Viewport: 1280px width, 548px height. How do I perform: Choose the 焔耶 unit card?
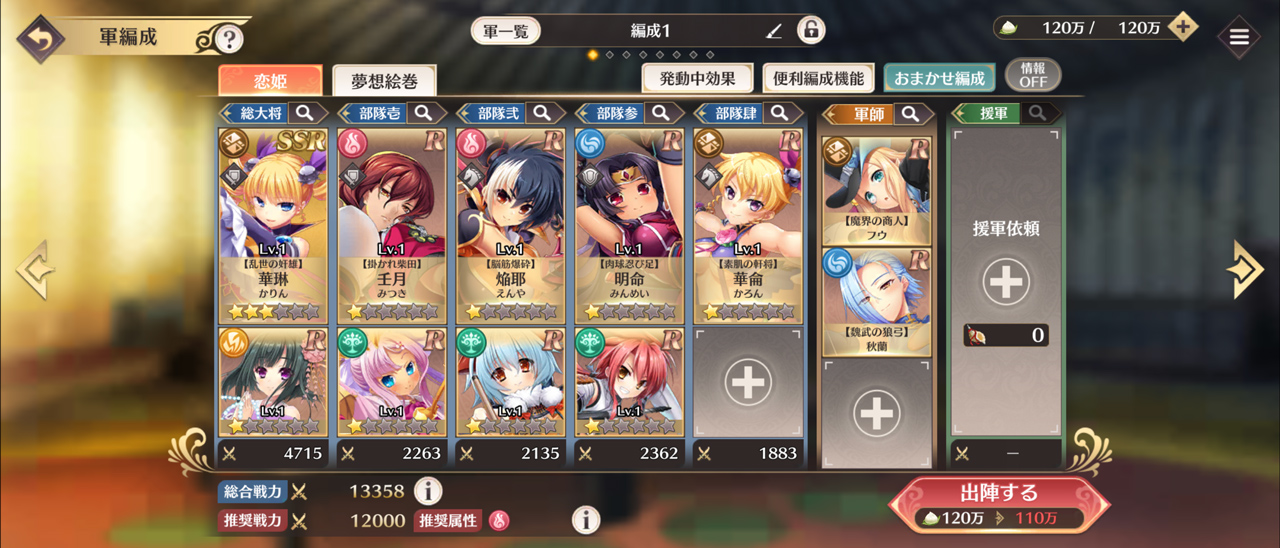coord(510,225)
